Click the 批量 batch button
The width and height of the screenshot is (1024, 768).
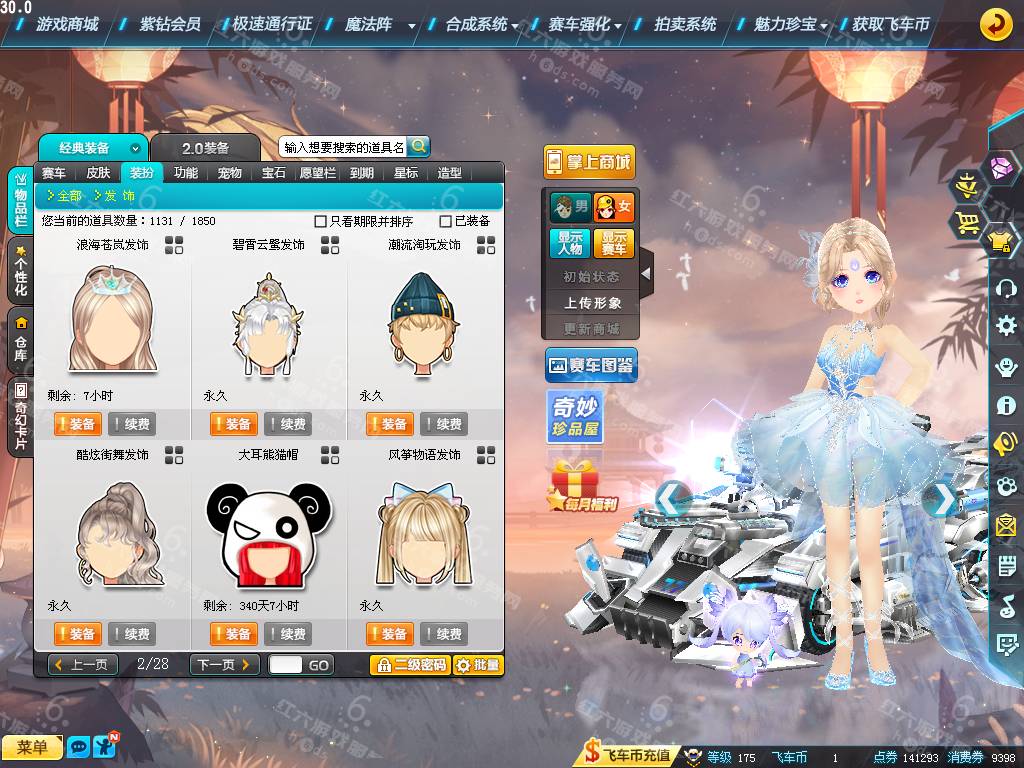(478, 665)
